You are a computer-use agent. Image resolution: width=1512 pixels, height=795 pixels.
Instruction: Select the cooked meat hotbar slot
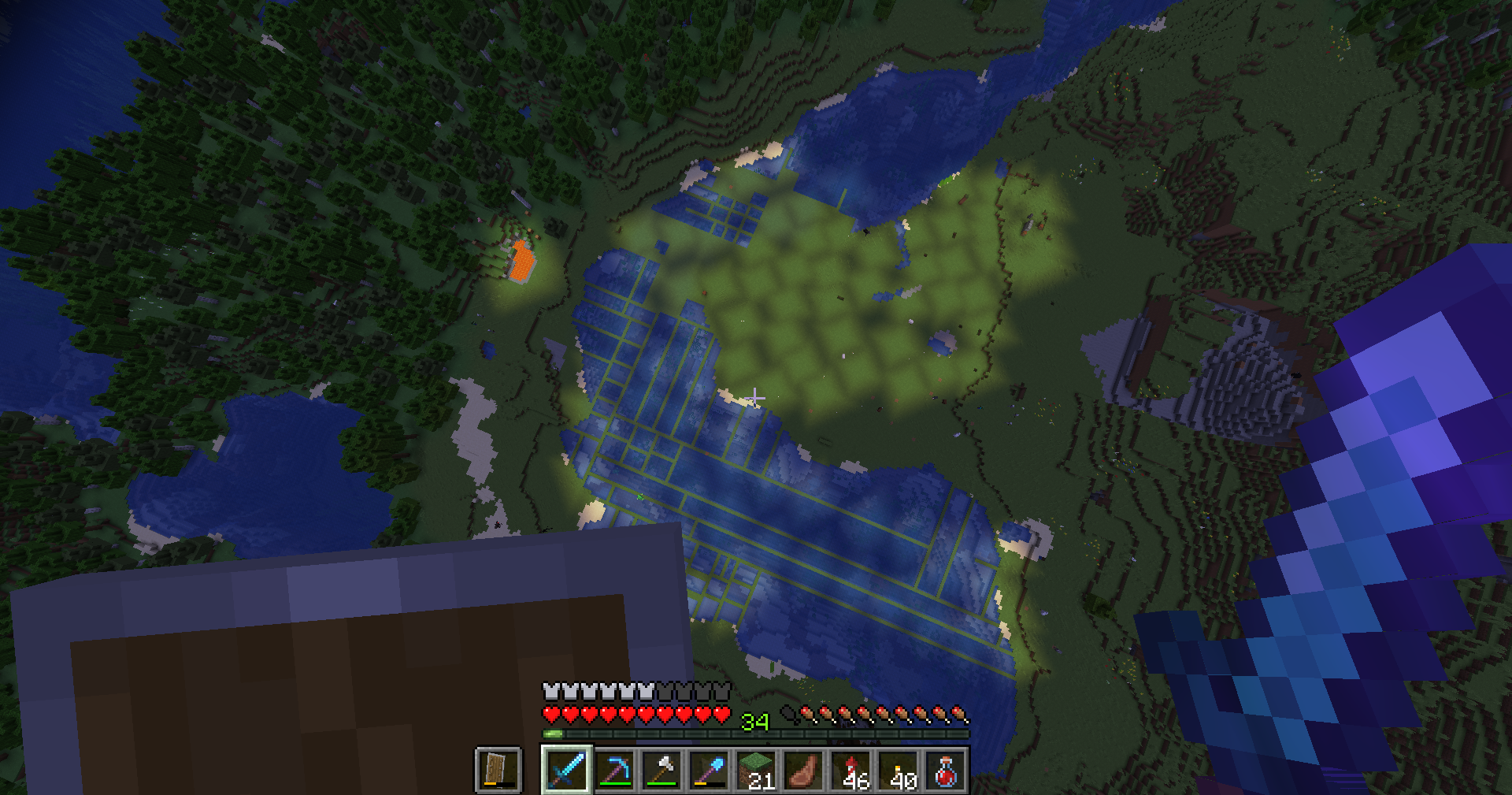803,770
